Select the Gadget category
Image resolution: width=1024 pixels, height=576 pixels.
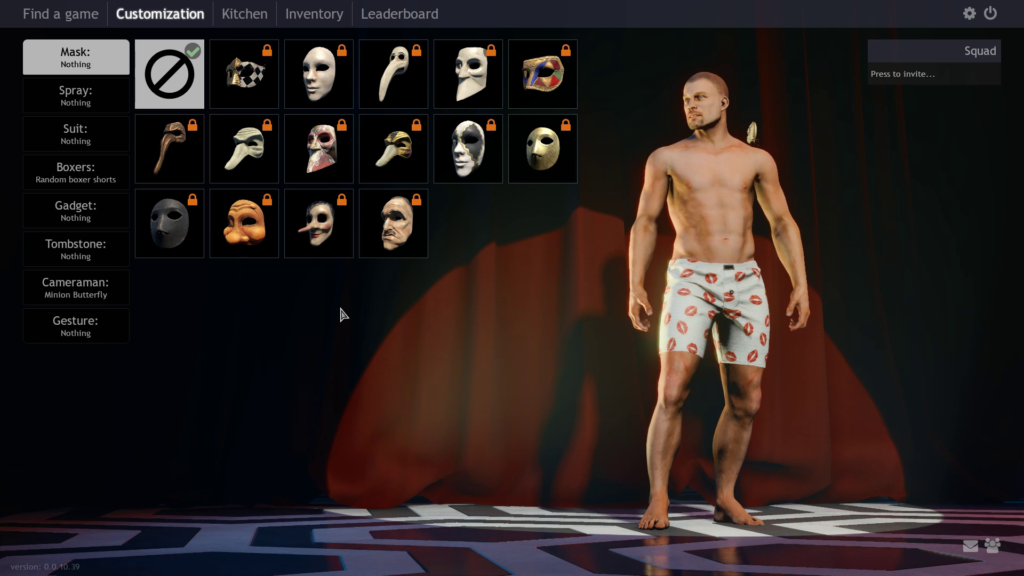point(76,210)
